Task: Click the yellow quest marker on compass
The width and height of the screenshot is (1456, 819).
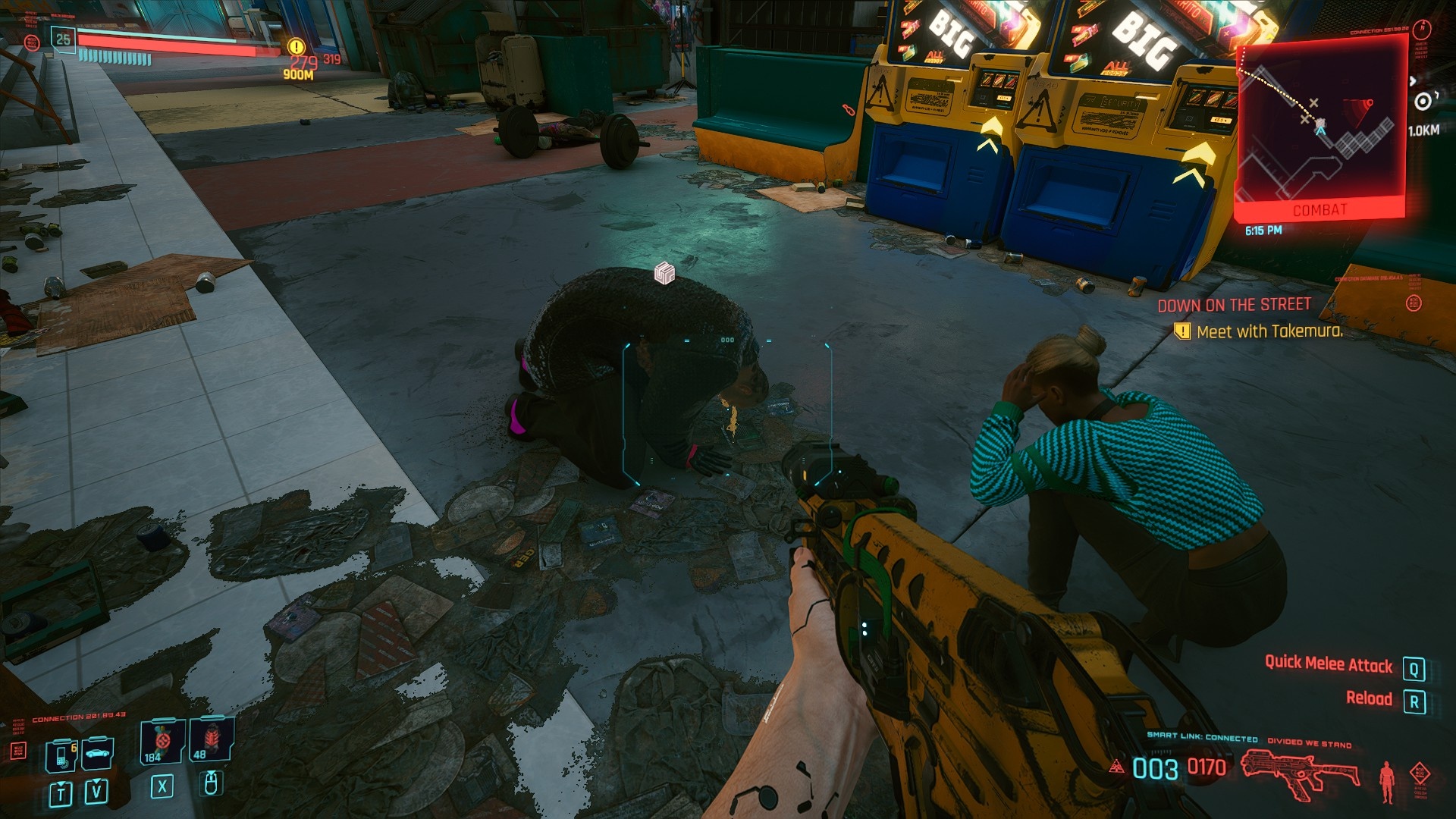Action: tap(297, 47)
